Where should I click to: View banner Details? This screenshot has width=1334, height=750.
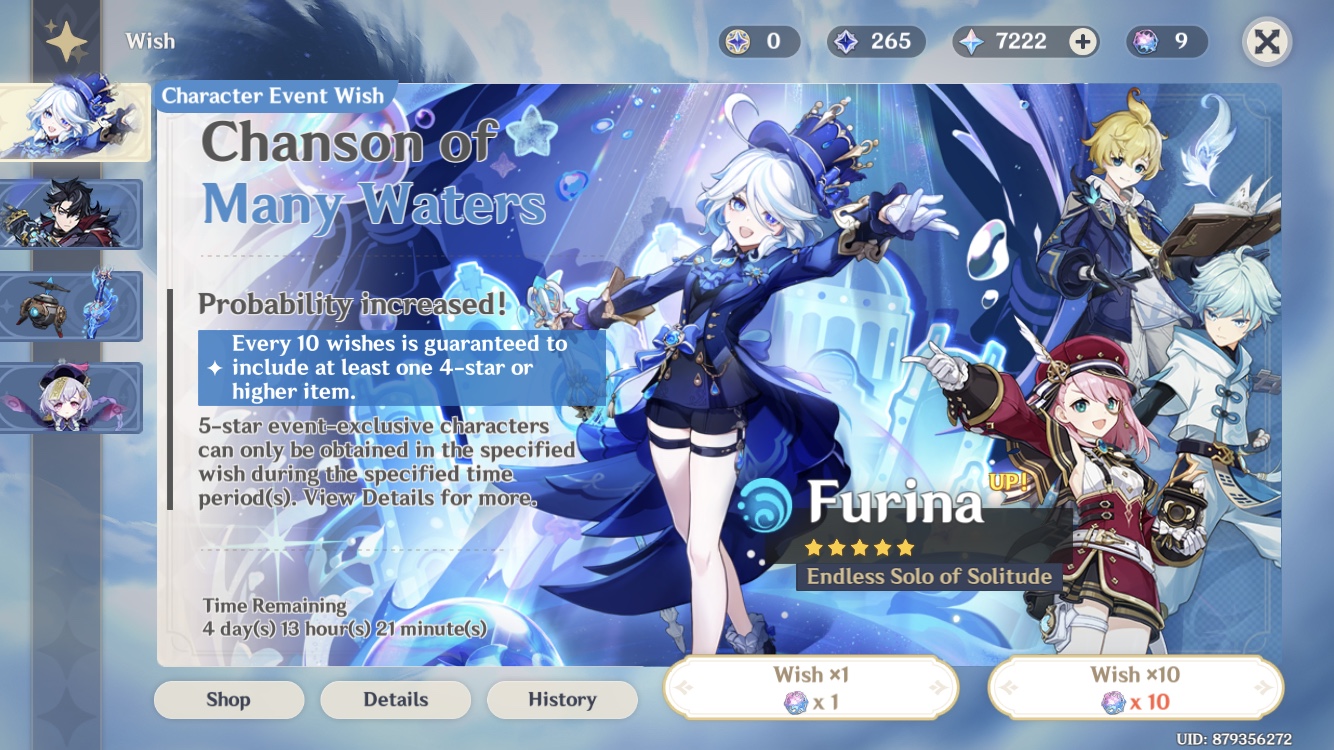(x=395, y=700)
